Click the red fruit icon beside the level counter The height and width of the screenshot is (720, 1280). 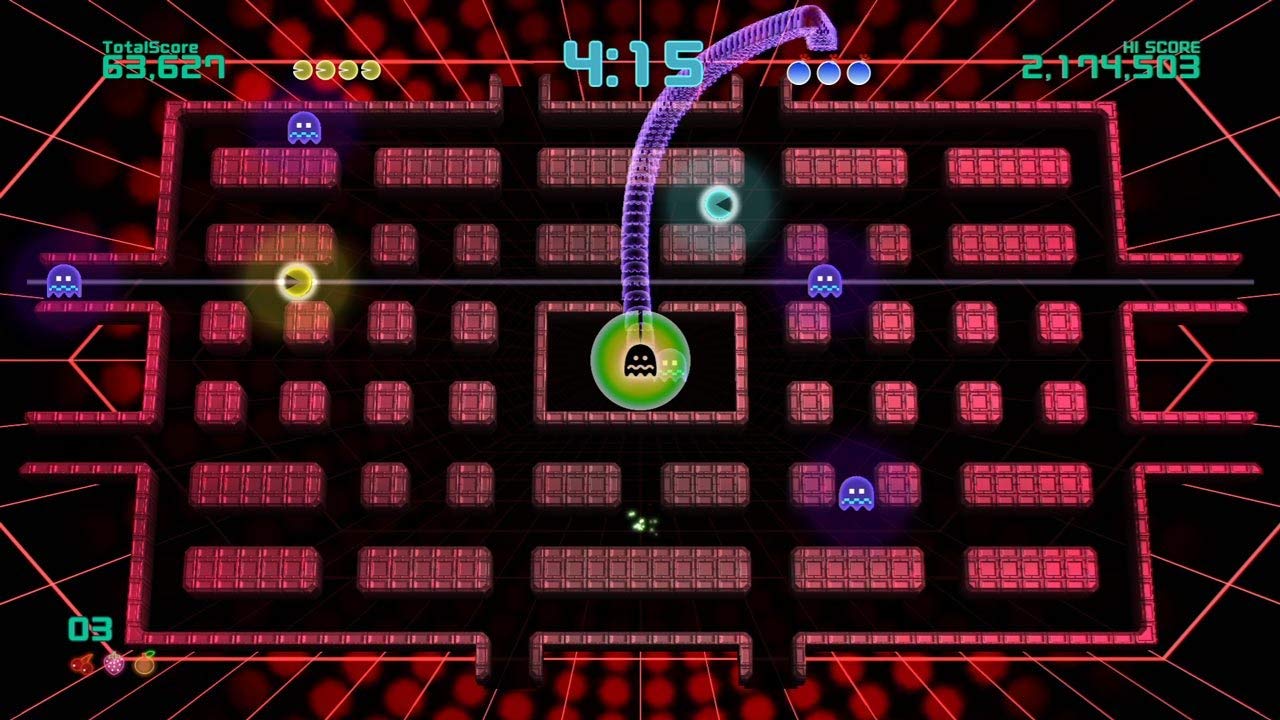(x=82, y=665)
